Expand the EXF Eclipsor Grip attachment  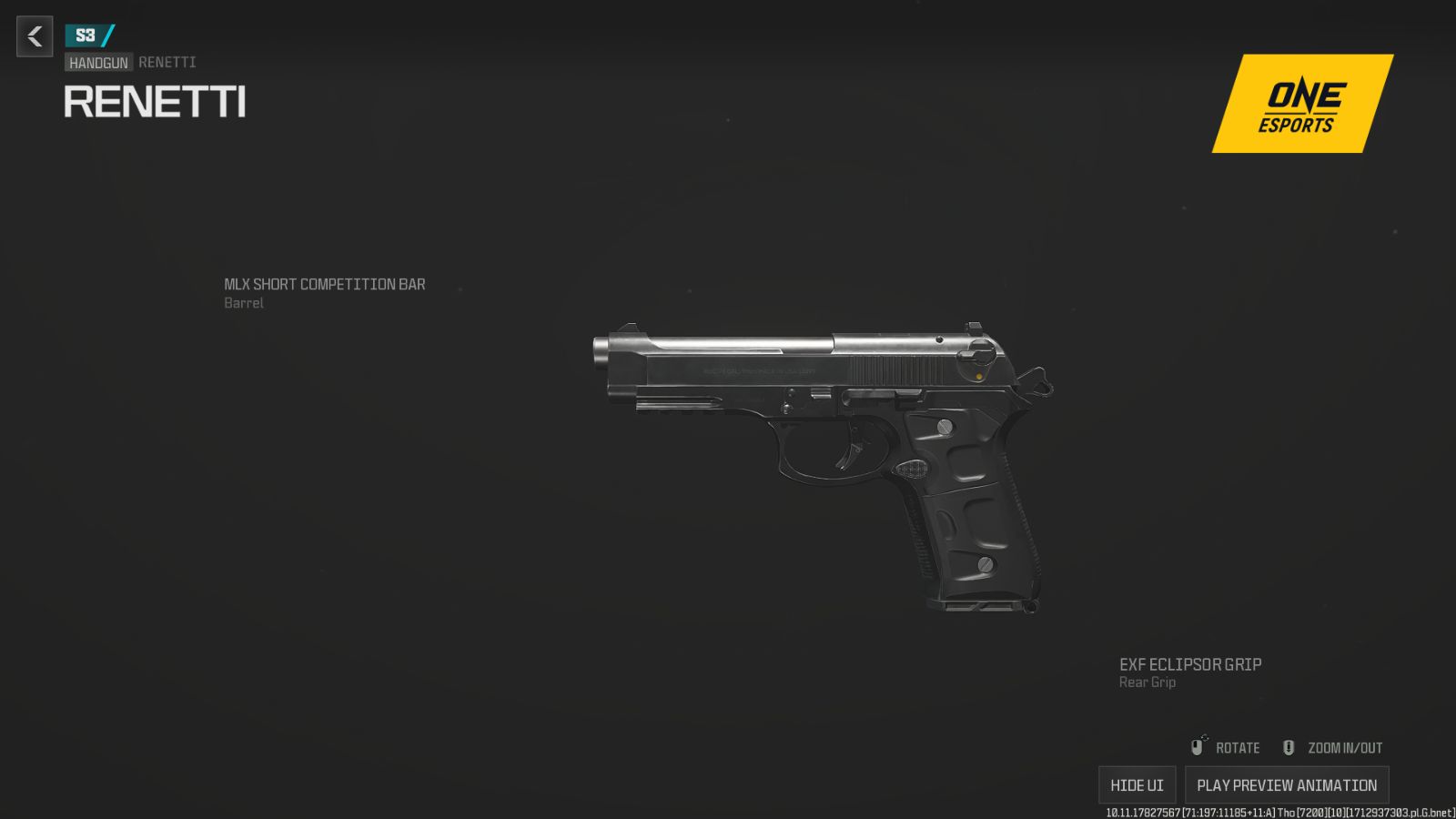(1190, 664)
